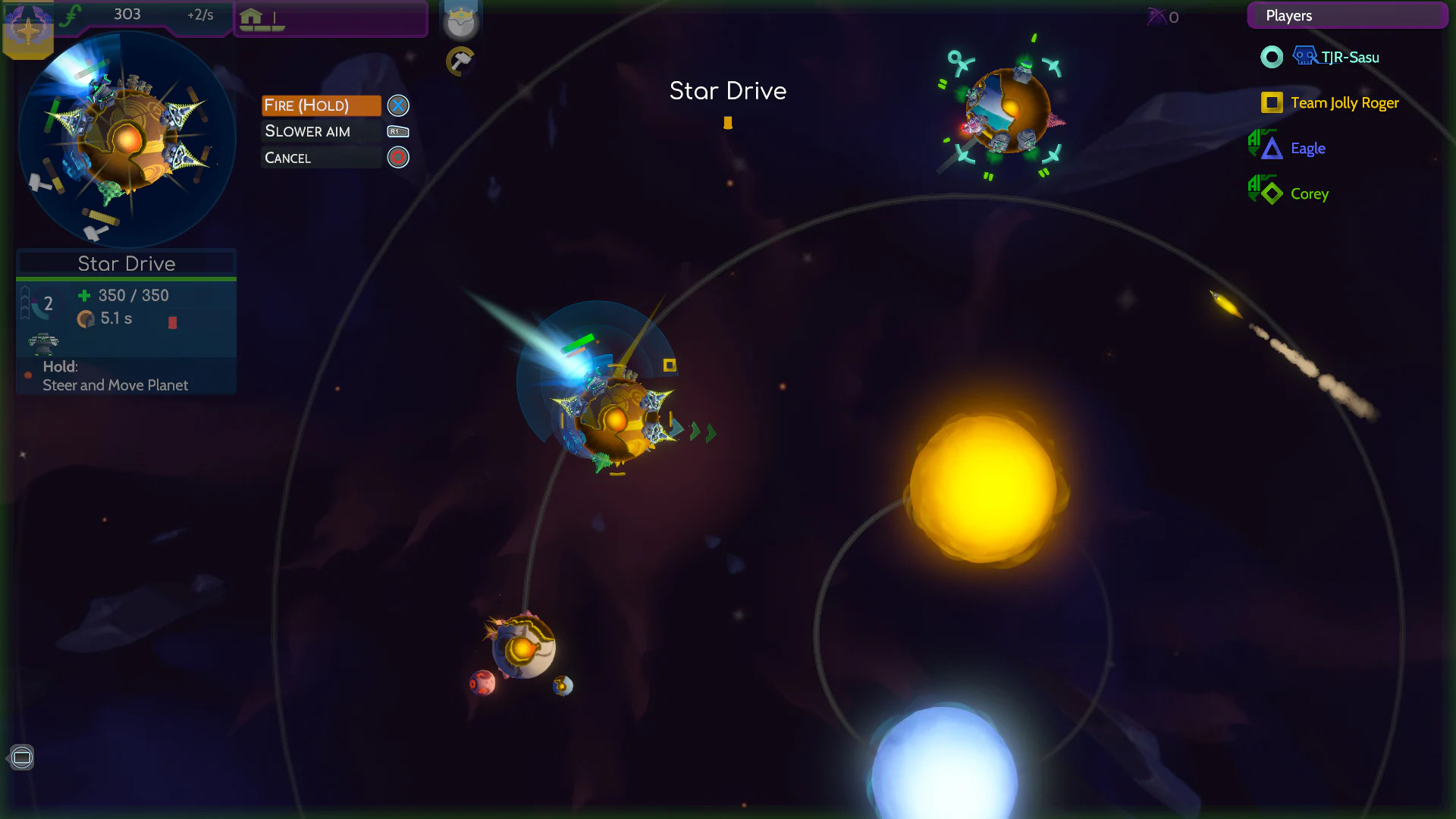Viewport: 1456px width, 819px height.
Task: Click the house population icon
Action: coord(253,14)
